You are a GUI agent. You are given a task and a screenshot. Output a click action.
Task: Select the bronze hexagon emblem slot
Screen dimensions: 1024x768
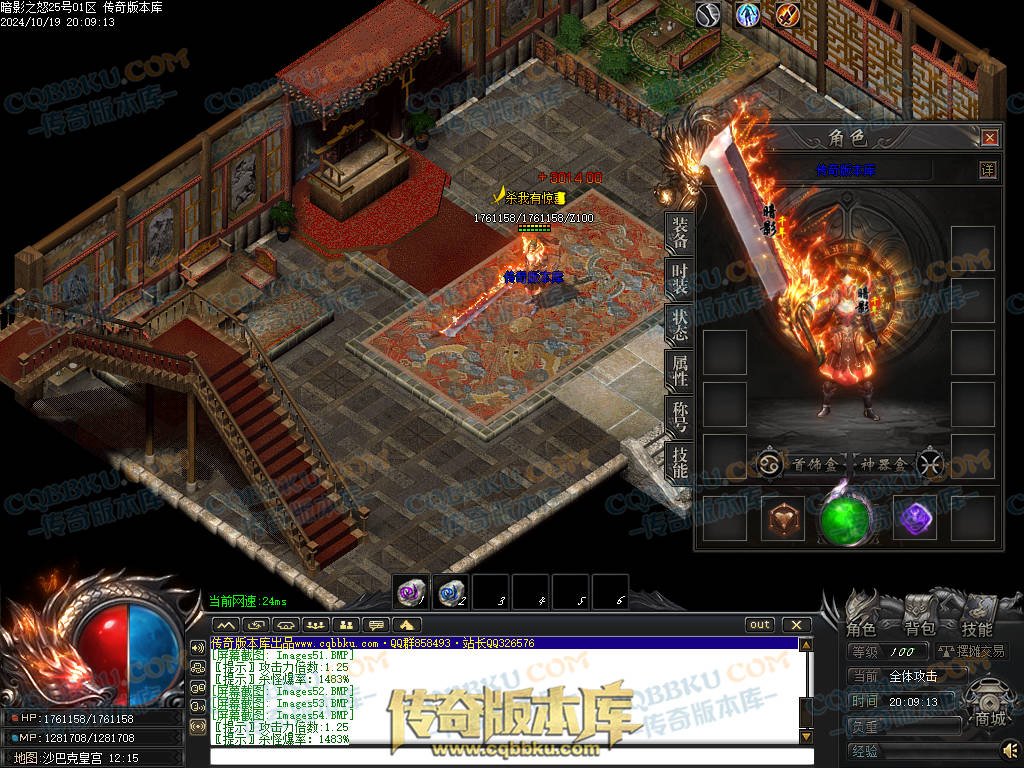[783, 519]
